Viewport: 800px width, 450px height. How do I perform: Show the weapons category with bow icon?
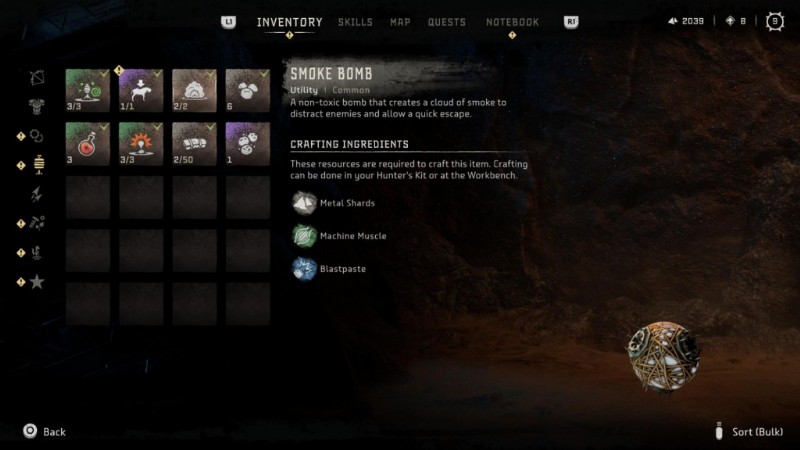pyautogui.click(x=37, y=77)
